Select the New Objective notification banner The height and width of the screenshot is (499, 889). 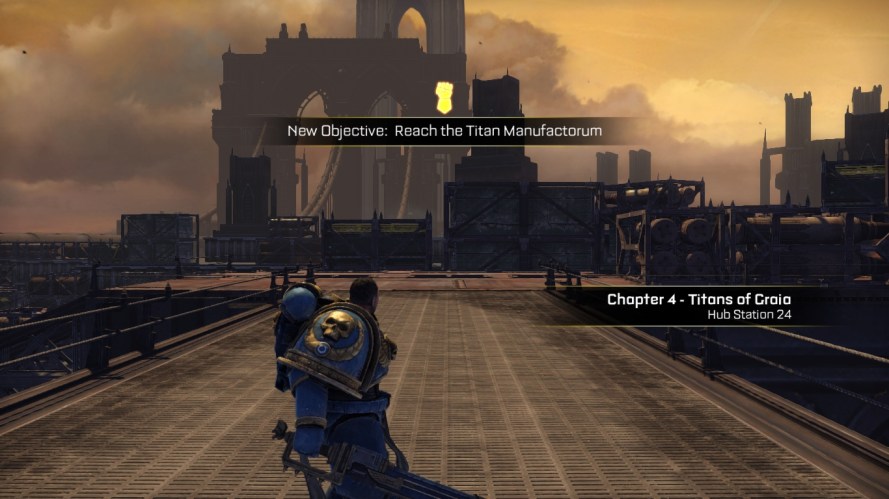pos(430,131)
